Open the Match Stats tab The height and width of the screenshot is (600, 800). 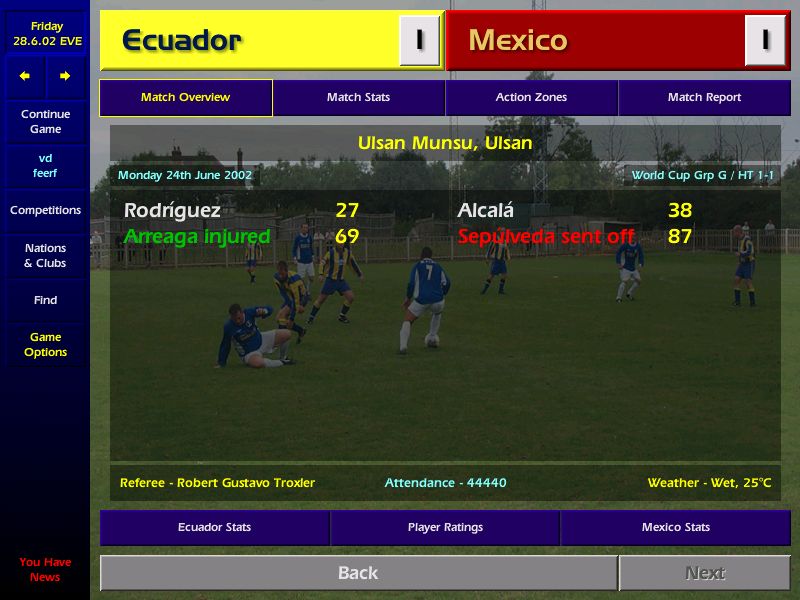coord(358,98)
